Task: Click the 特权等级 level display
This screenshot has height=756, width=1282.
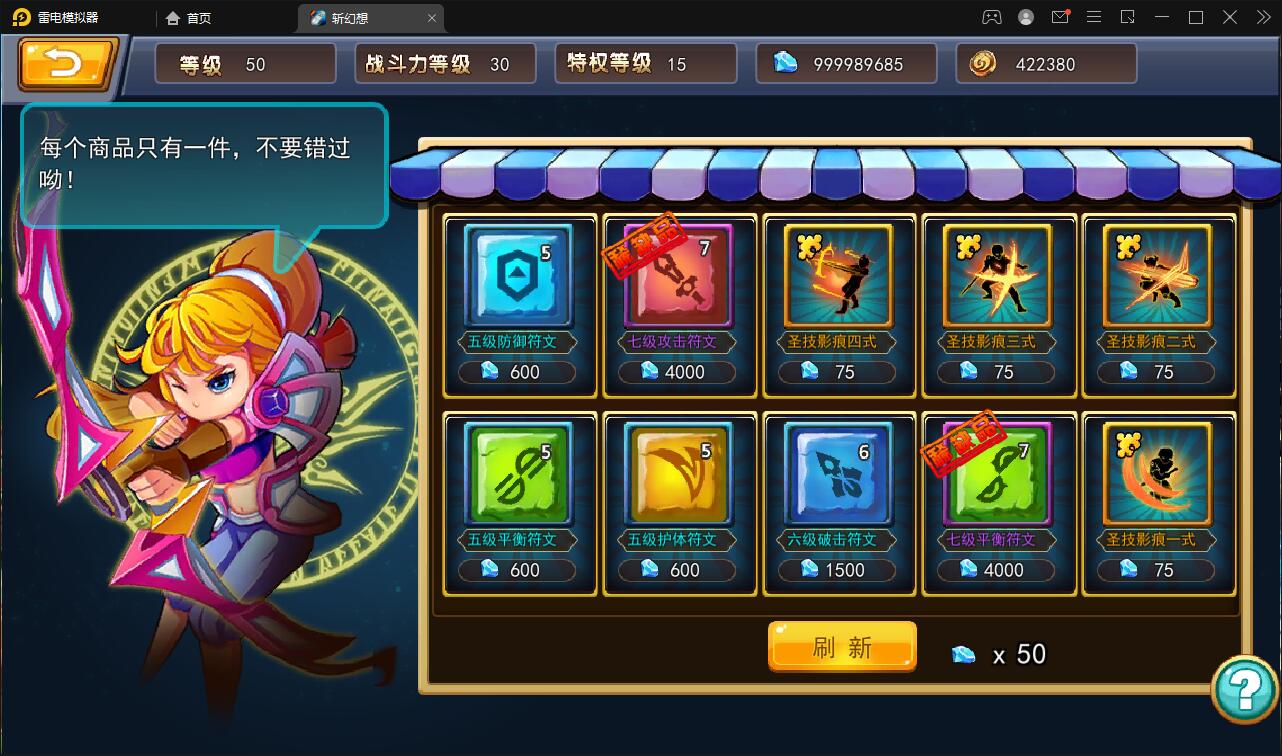Action: coord(645,63)
